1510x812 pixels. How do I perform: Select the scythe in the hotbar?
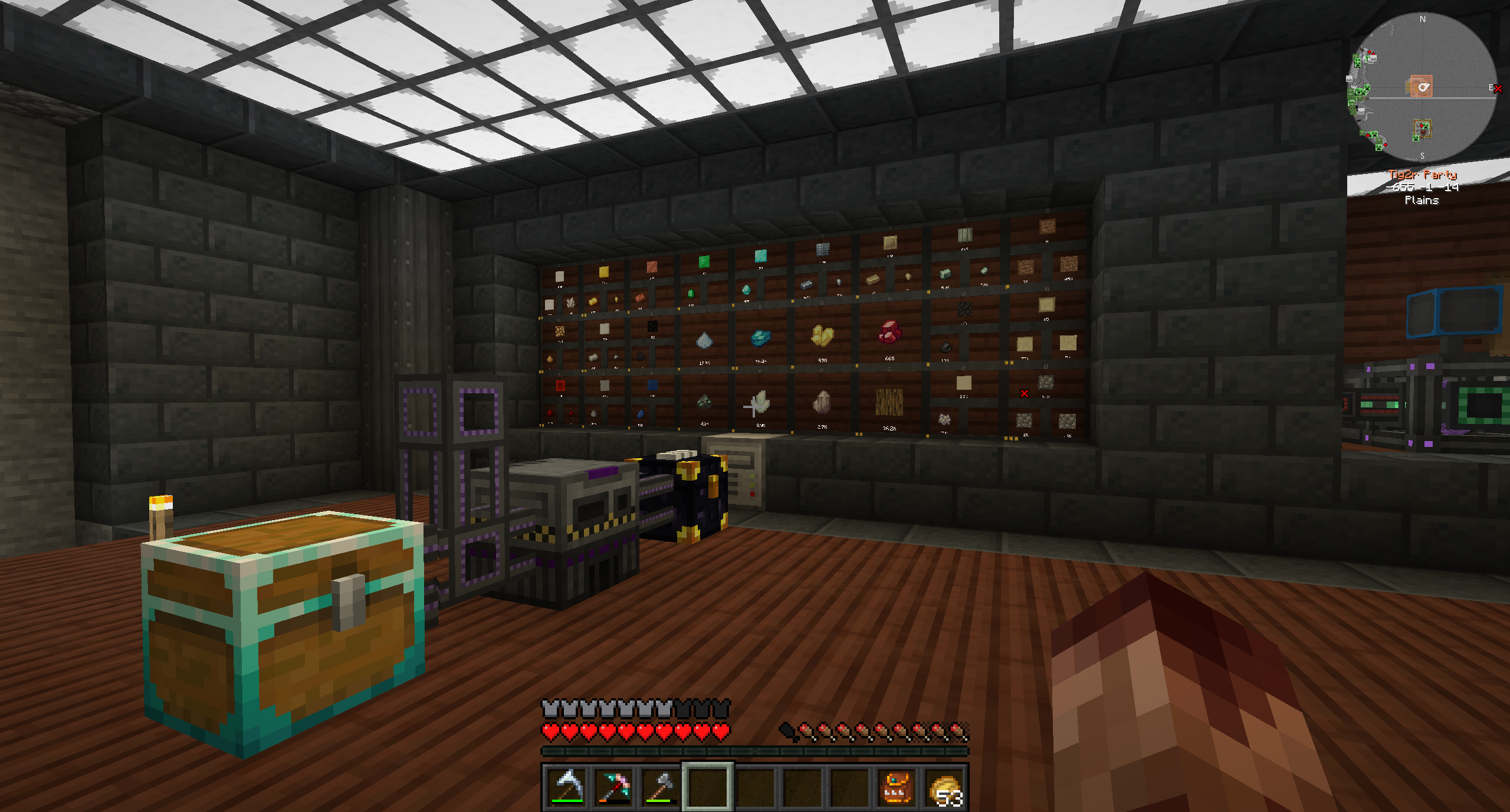point(567,787)
